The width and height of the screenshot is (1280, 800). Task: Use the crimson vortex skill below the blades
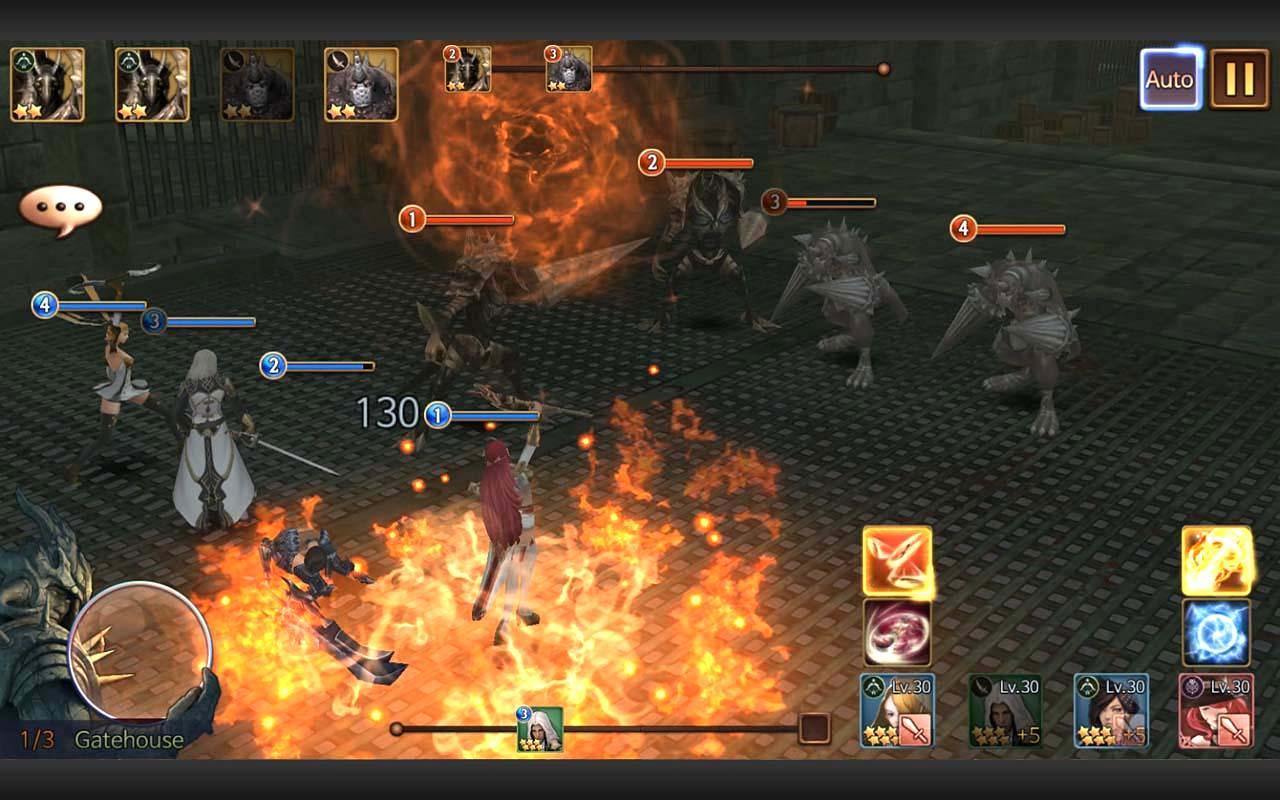pyautogui.click(x=897, y=632)
